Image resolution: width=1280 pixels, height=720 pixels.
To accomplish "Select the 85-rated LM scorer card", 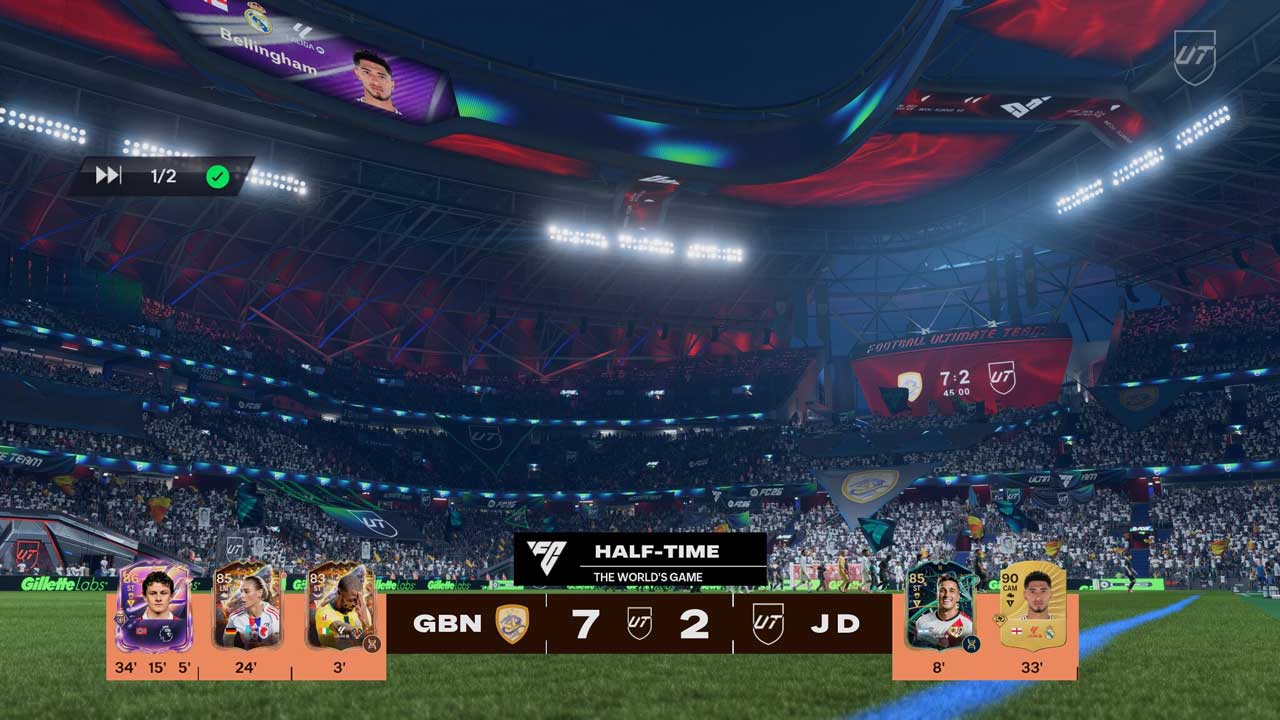I will (x=246, y=606).
